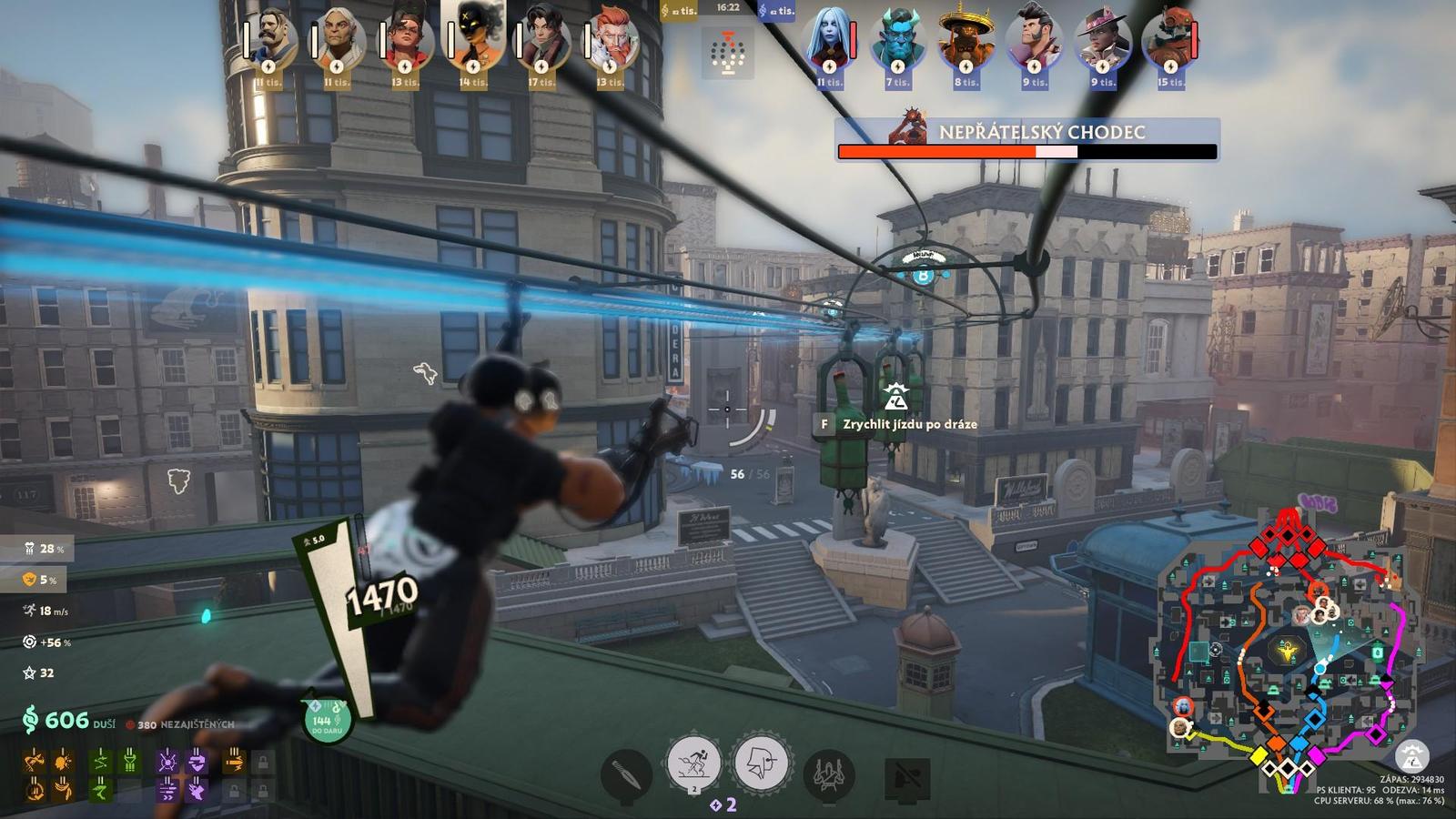Click the round emblem icon beside the minimap

click(x=1411, y=755)
